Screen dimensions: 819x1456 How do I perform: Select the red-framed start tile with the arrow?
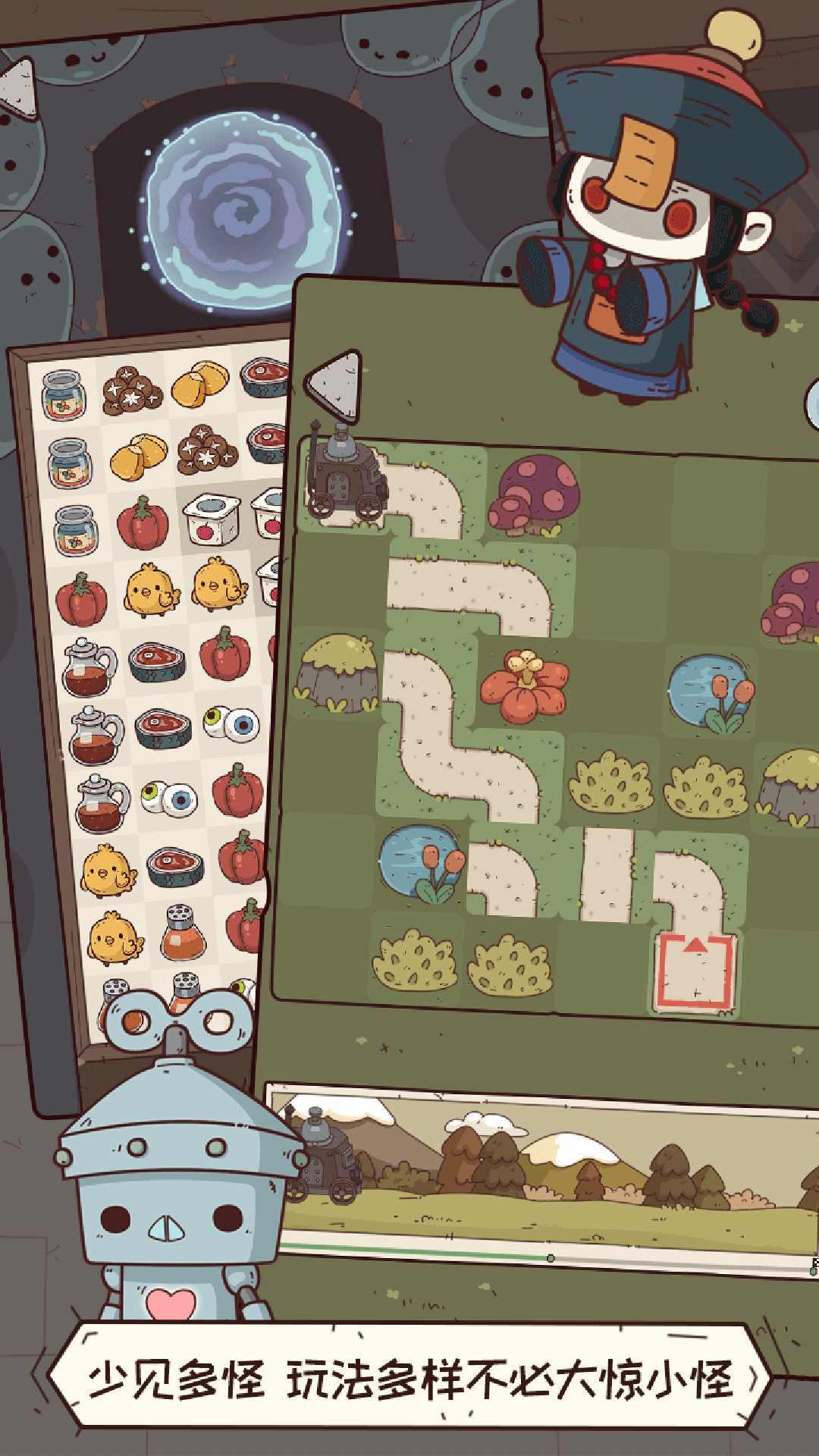coord(695,971)
